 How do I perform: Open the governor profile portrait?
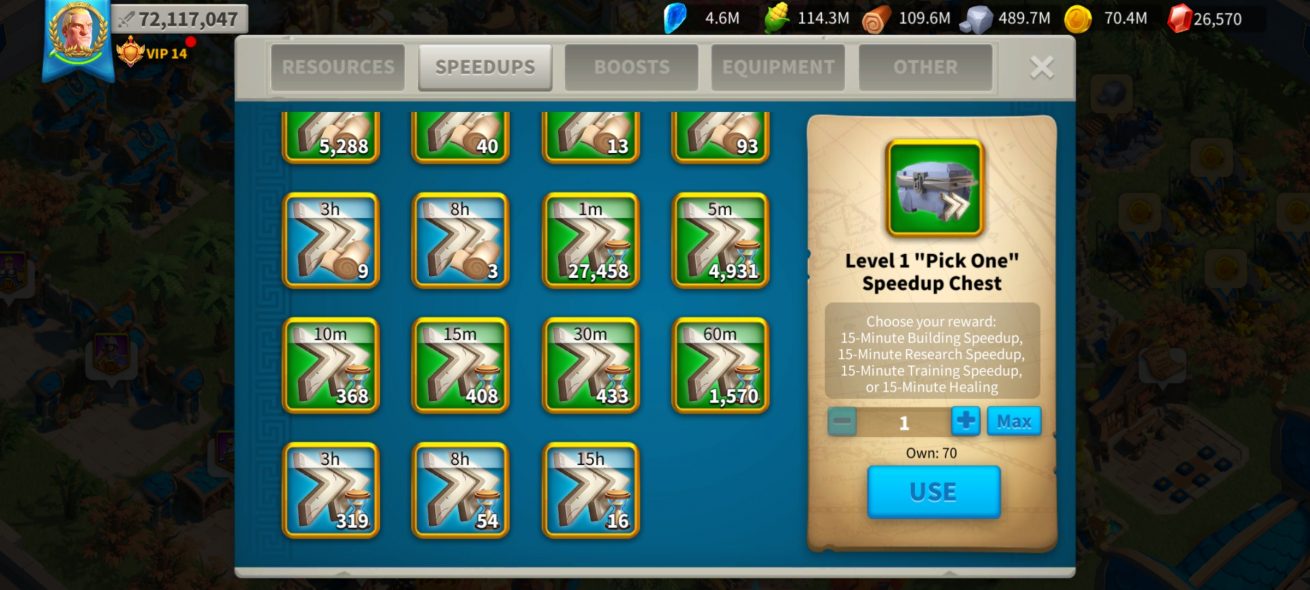tap(77, 32)
